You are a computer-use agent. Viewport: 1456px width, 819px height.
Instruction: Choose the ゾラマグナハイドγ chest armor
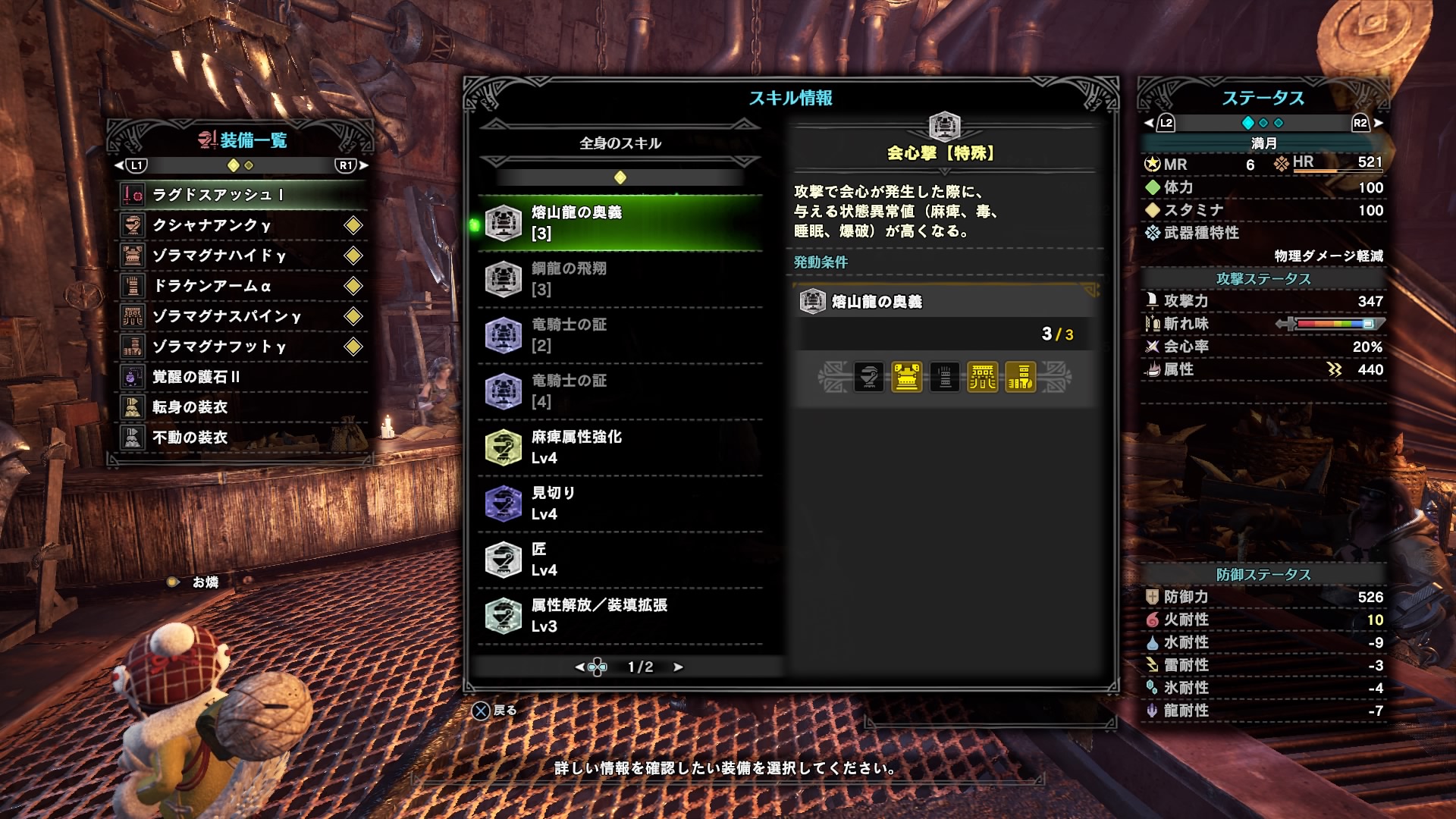241,256
